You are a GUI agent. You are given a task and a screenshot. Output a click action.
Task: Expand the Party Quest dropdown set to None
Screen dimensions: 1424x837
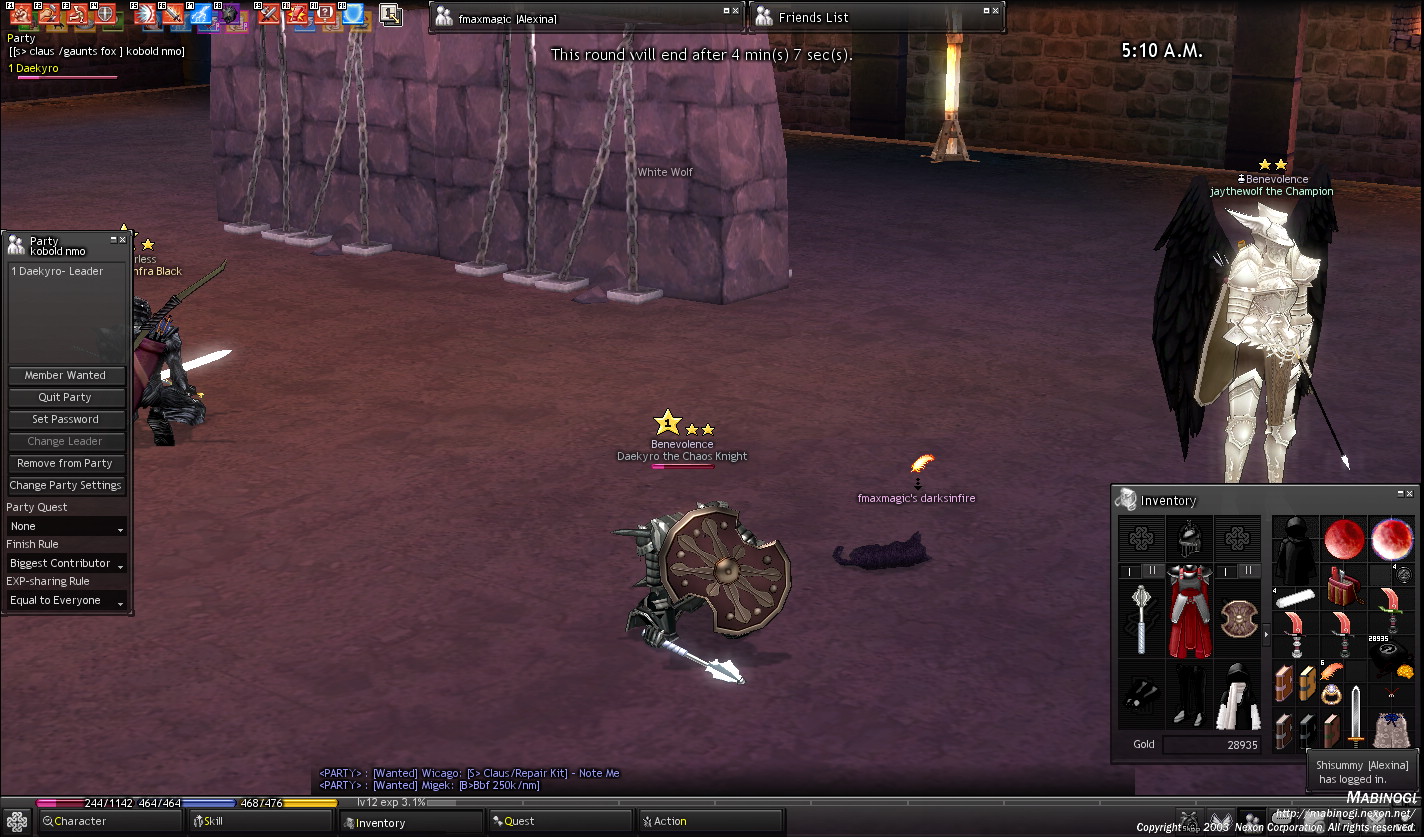tap(66, 527)
